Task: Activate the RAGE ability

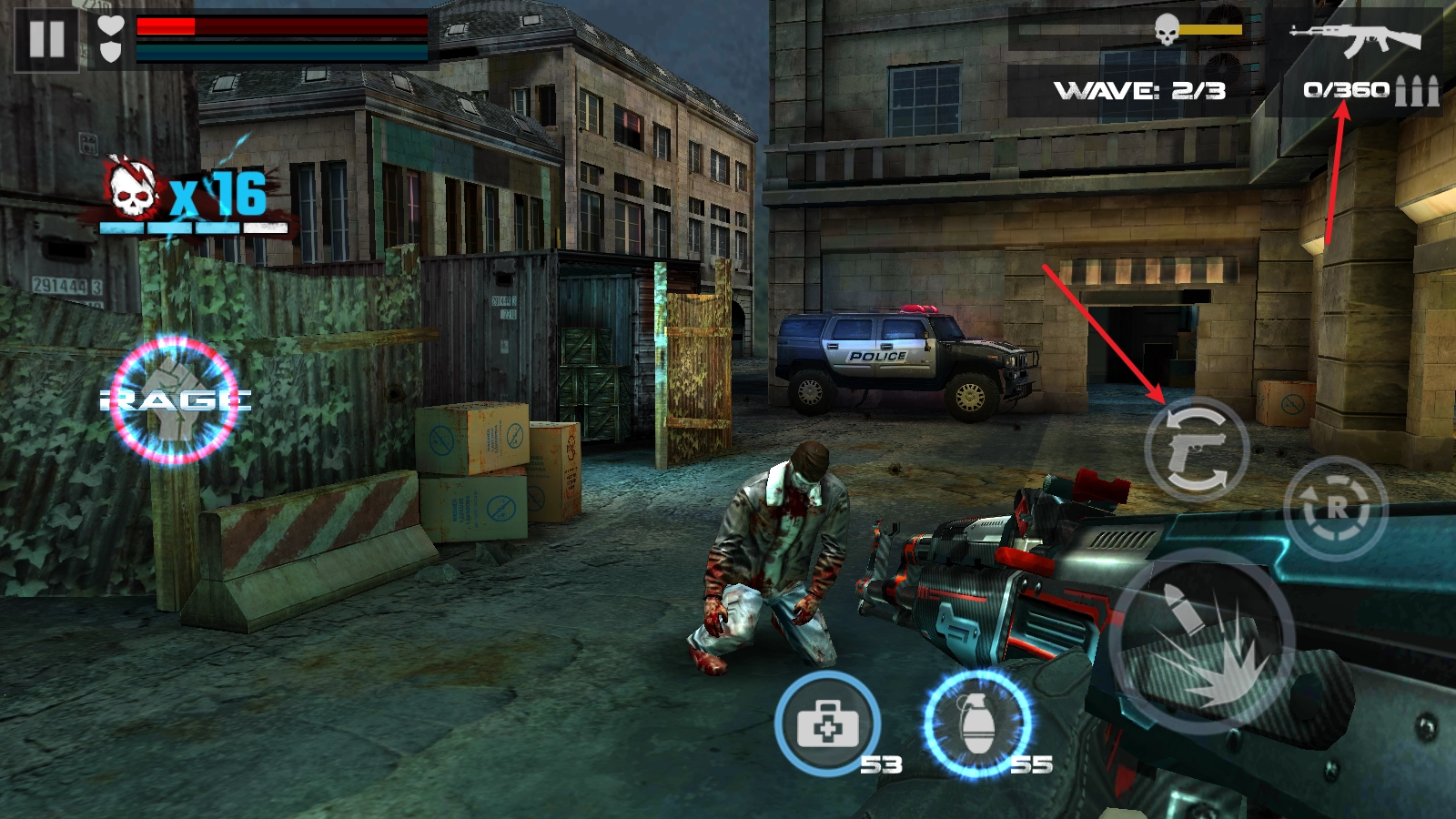Action: coord(174,399)
